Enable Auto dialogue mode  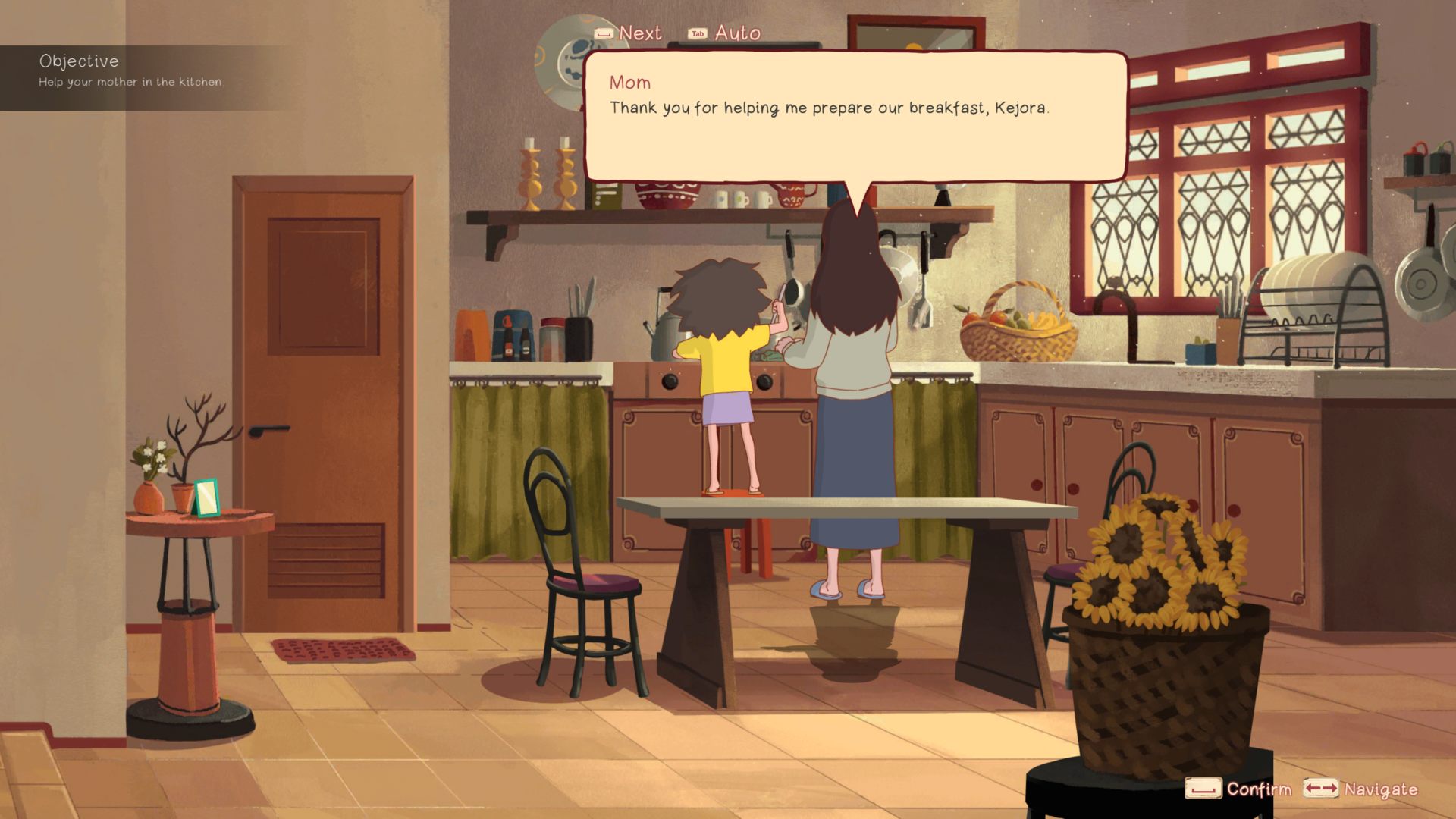[x=724, y=33]
